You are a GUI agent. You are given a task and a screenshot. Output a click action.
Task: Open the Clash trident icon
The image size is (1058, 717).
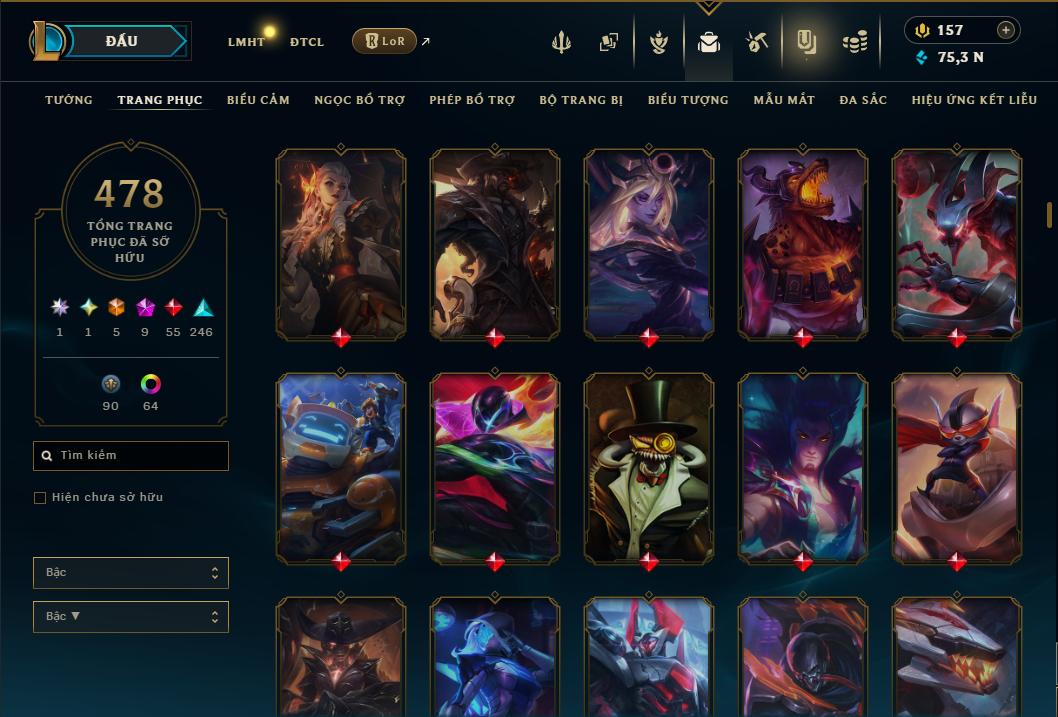[x=561, y=42]
